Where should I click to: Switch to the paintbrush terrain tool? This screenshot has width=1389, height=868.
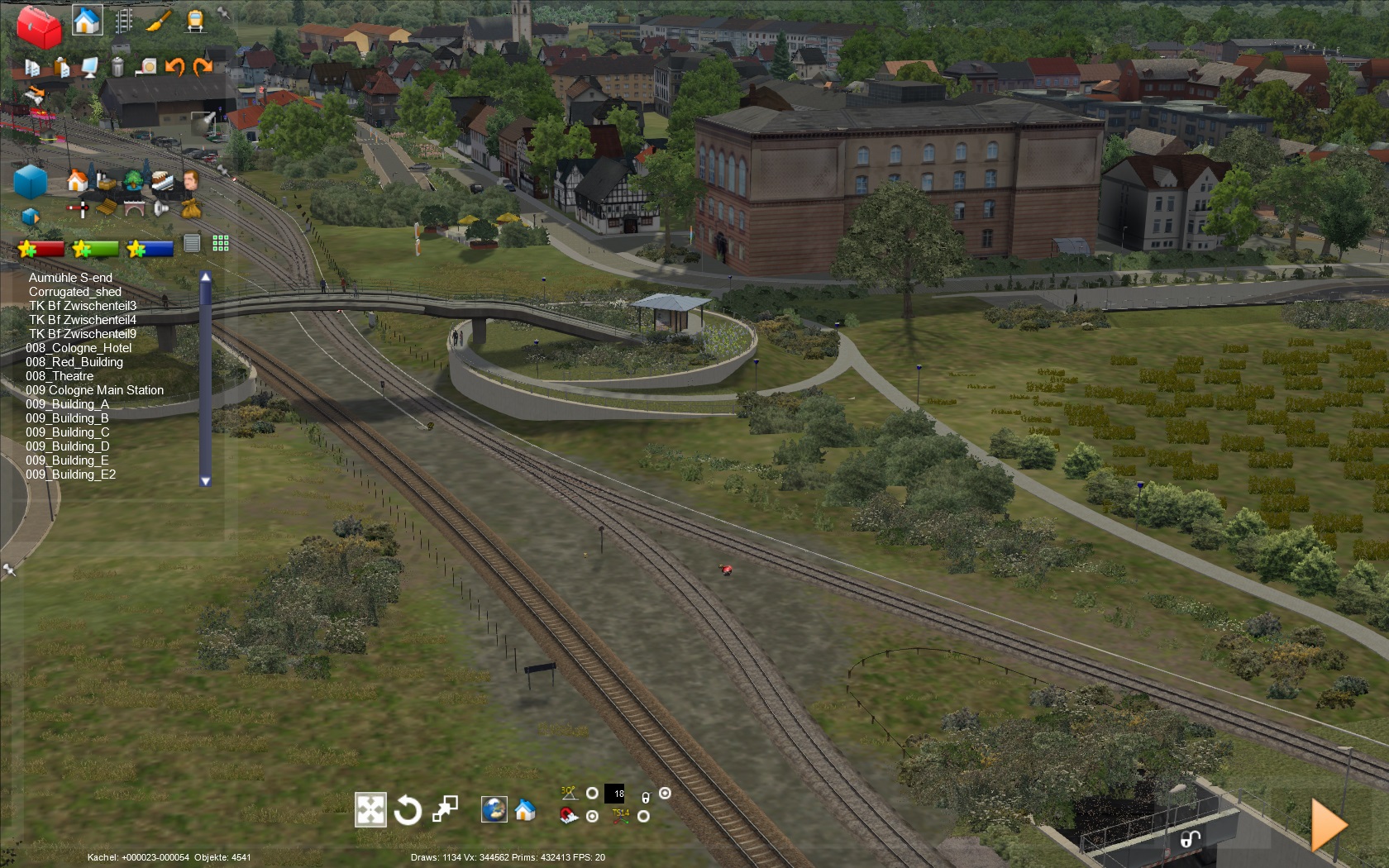click(x=158, y=20)
